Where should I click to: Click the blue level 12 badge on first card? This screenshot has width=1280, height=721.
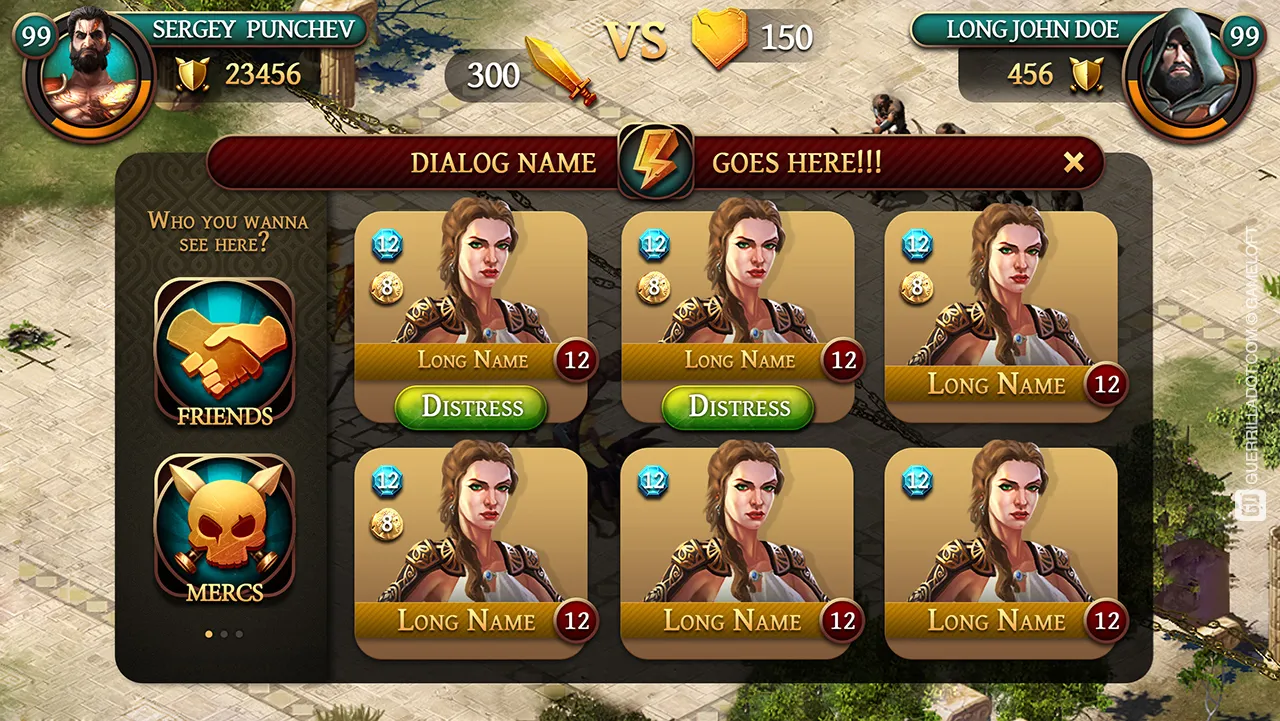point(388,244)
